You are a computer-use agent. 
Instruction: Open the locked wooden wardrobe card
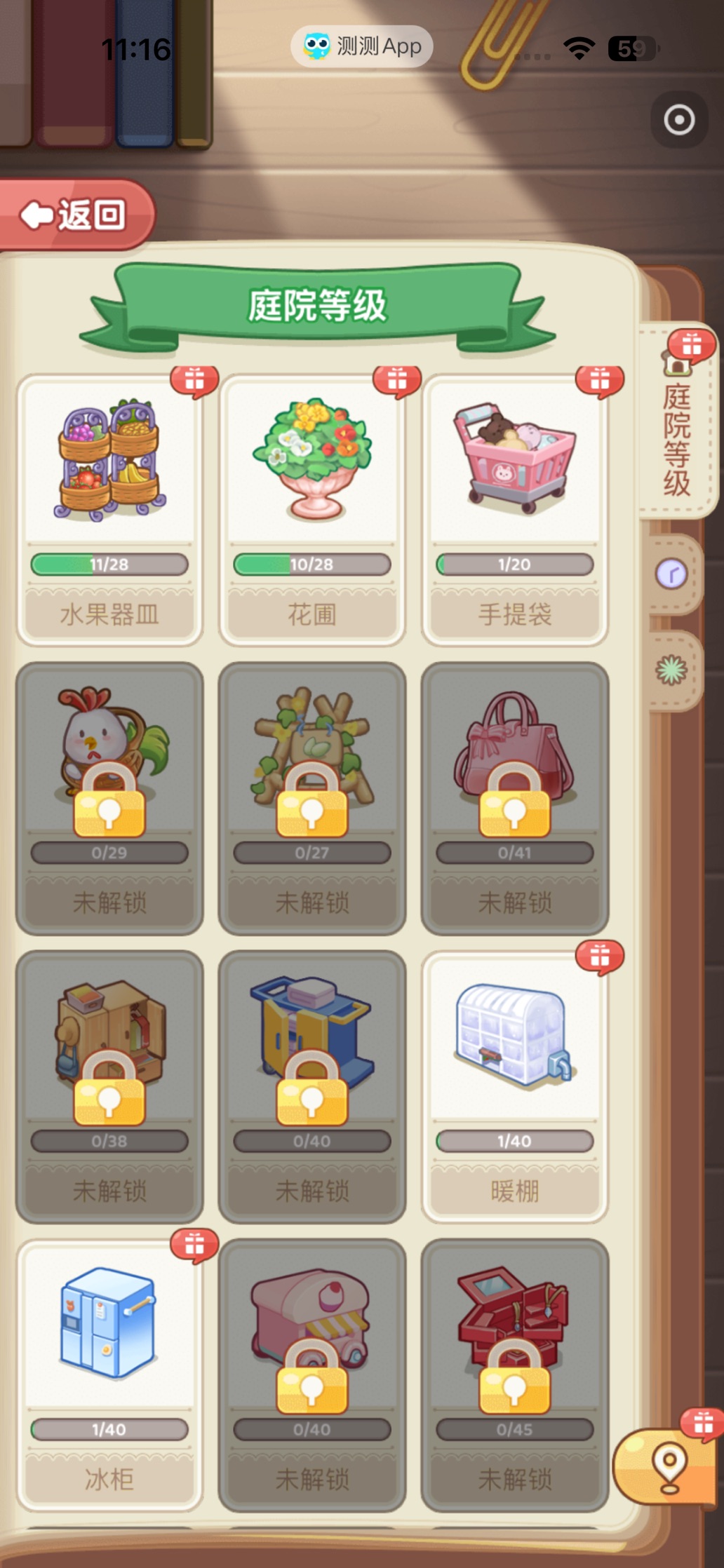click(109, 1086)
